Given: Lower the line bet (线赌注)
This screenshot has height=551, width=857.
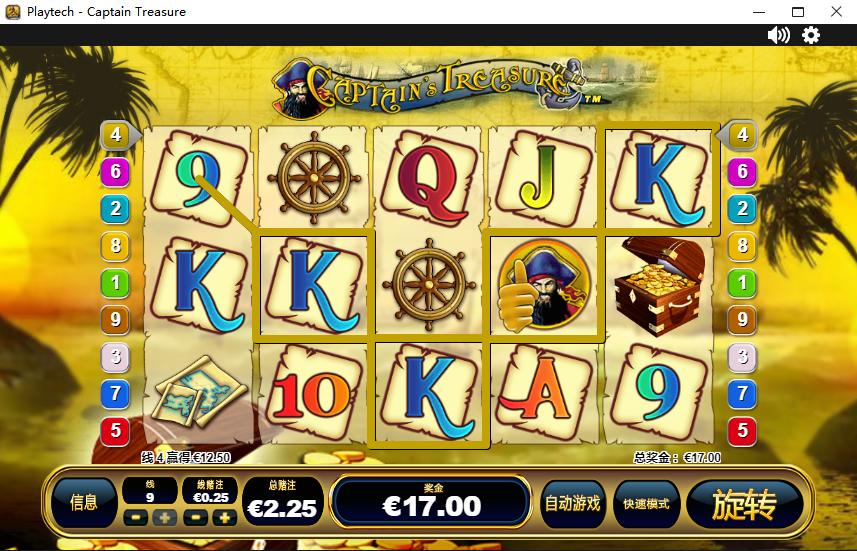Looking at the screenshot, I should 197,518.
